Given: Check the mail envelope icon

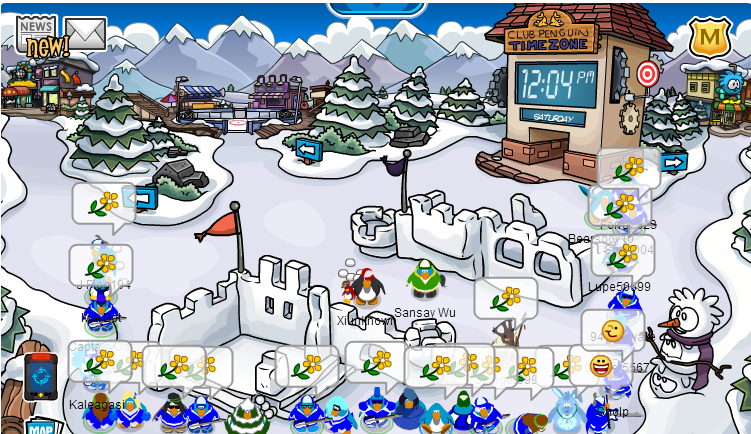Looking at the screenshot, I should pos(86,34).
